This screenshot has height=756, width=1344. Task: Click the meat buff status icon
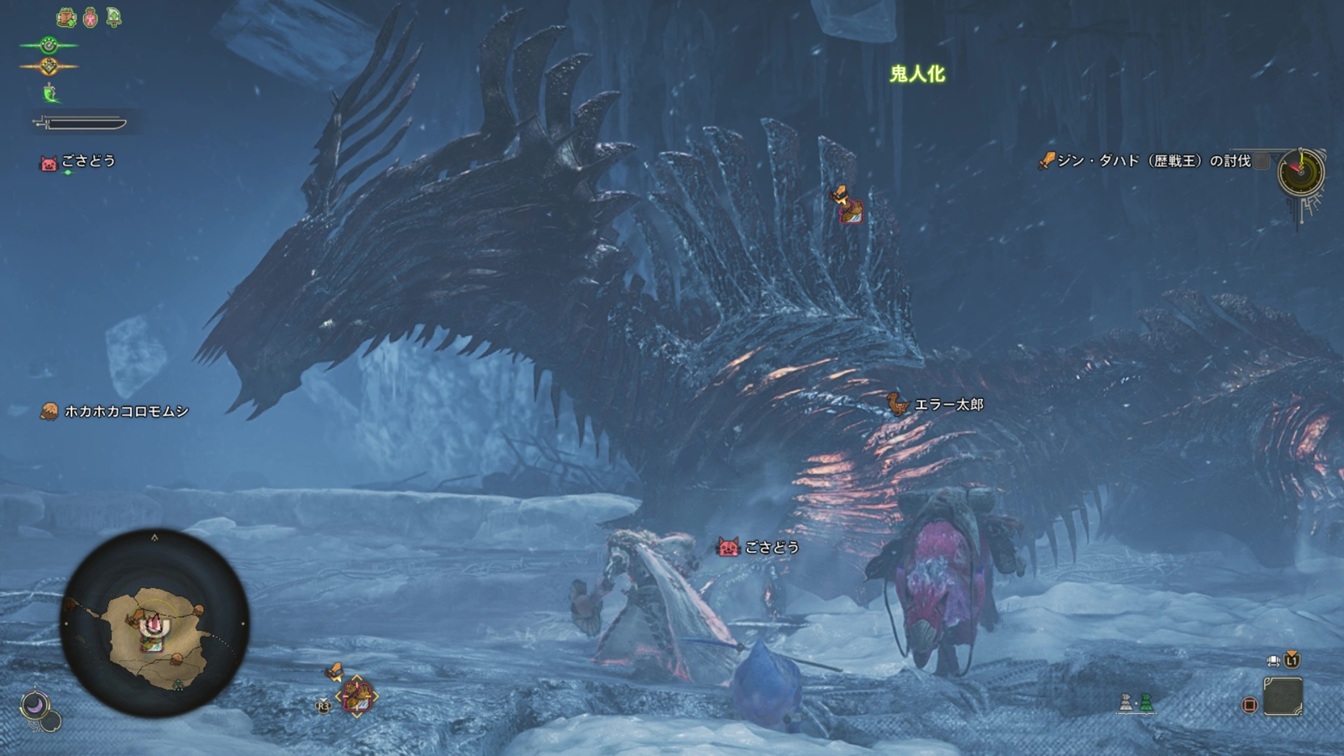(x=67, y=17)
